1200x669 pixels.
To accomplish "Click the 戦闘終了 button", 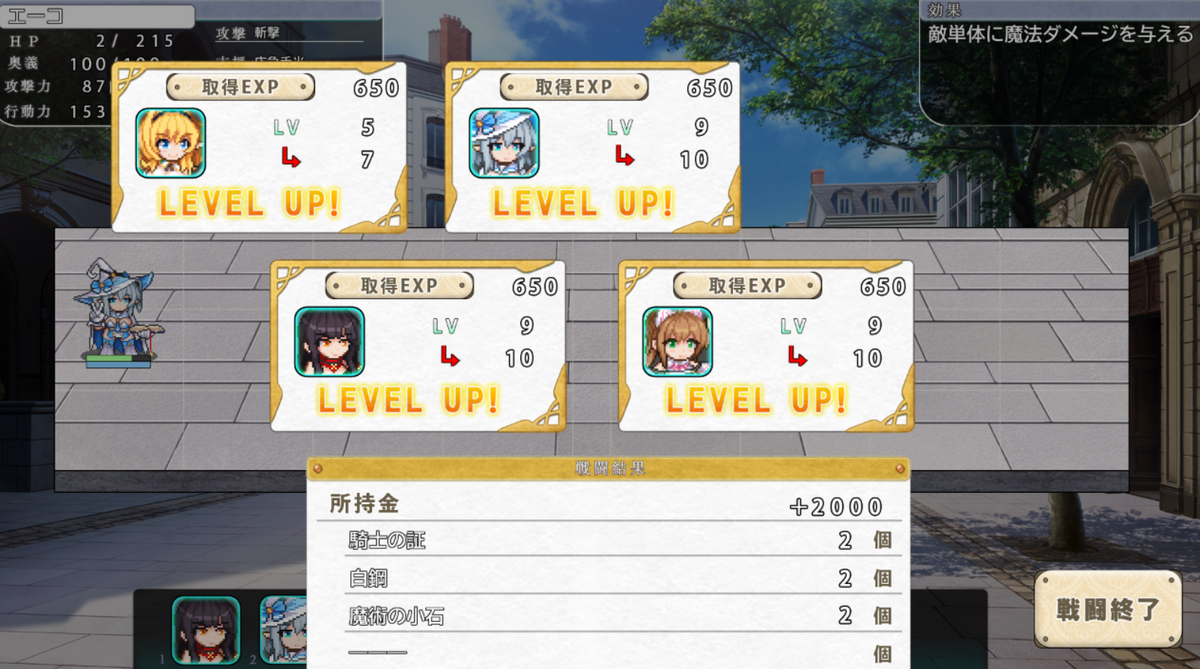I will (x=1108, y=609).
